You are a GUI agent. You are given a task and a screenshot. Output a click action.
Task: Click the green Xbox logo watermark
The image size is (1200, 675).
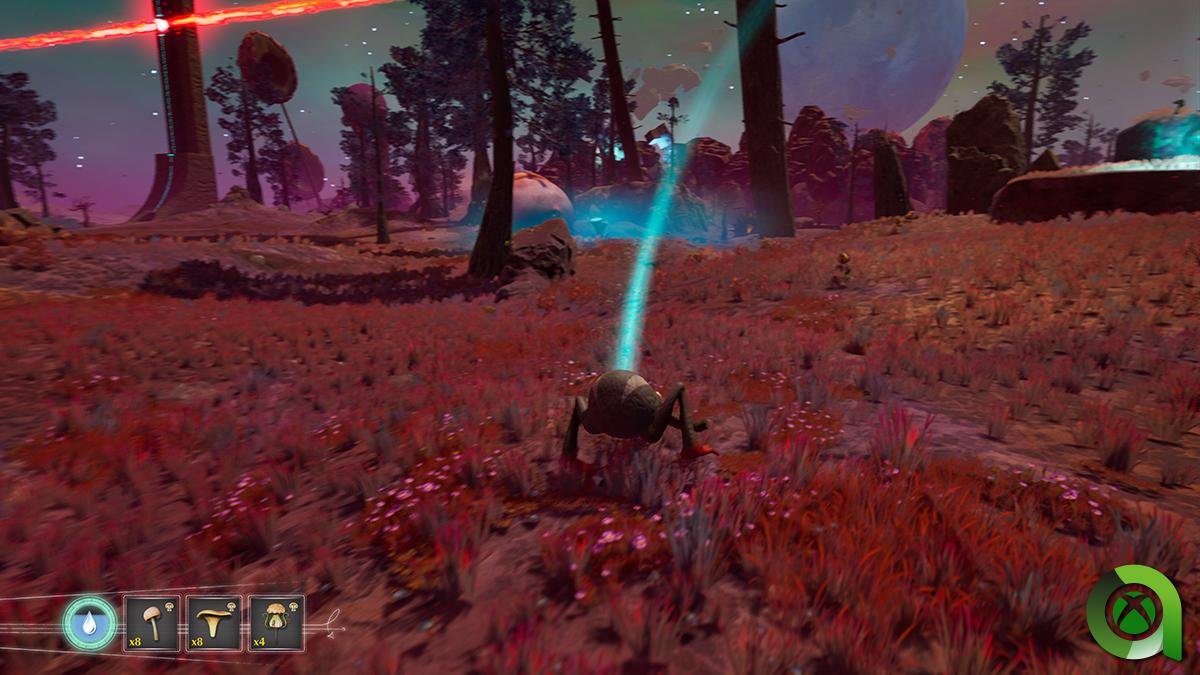1132,611
